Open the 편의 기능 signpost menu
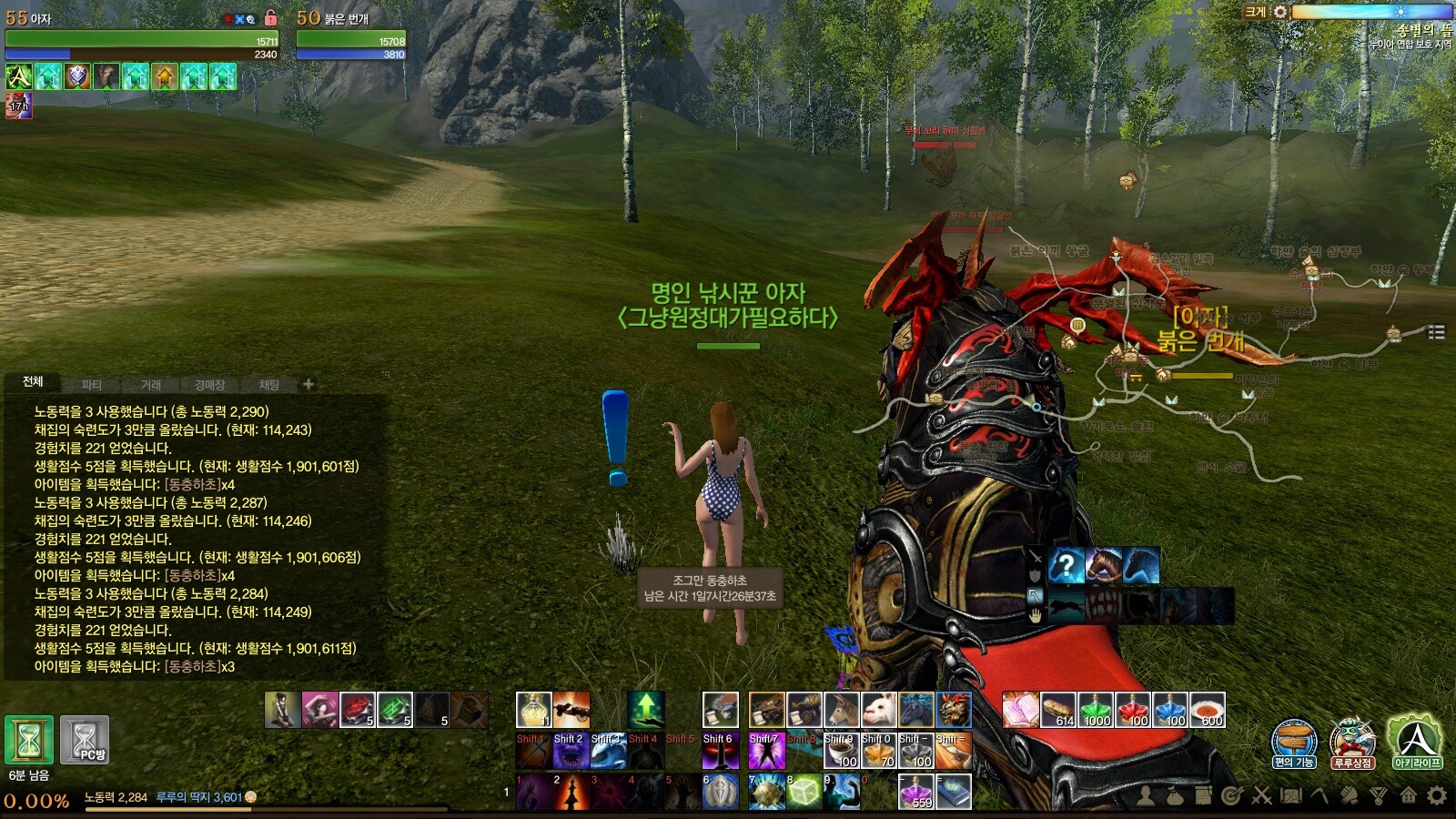Image resolution: width=1456 pixels, height=819 pixels. point(1293,741)
